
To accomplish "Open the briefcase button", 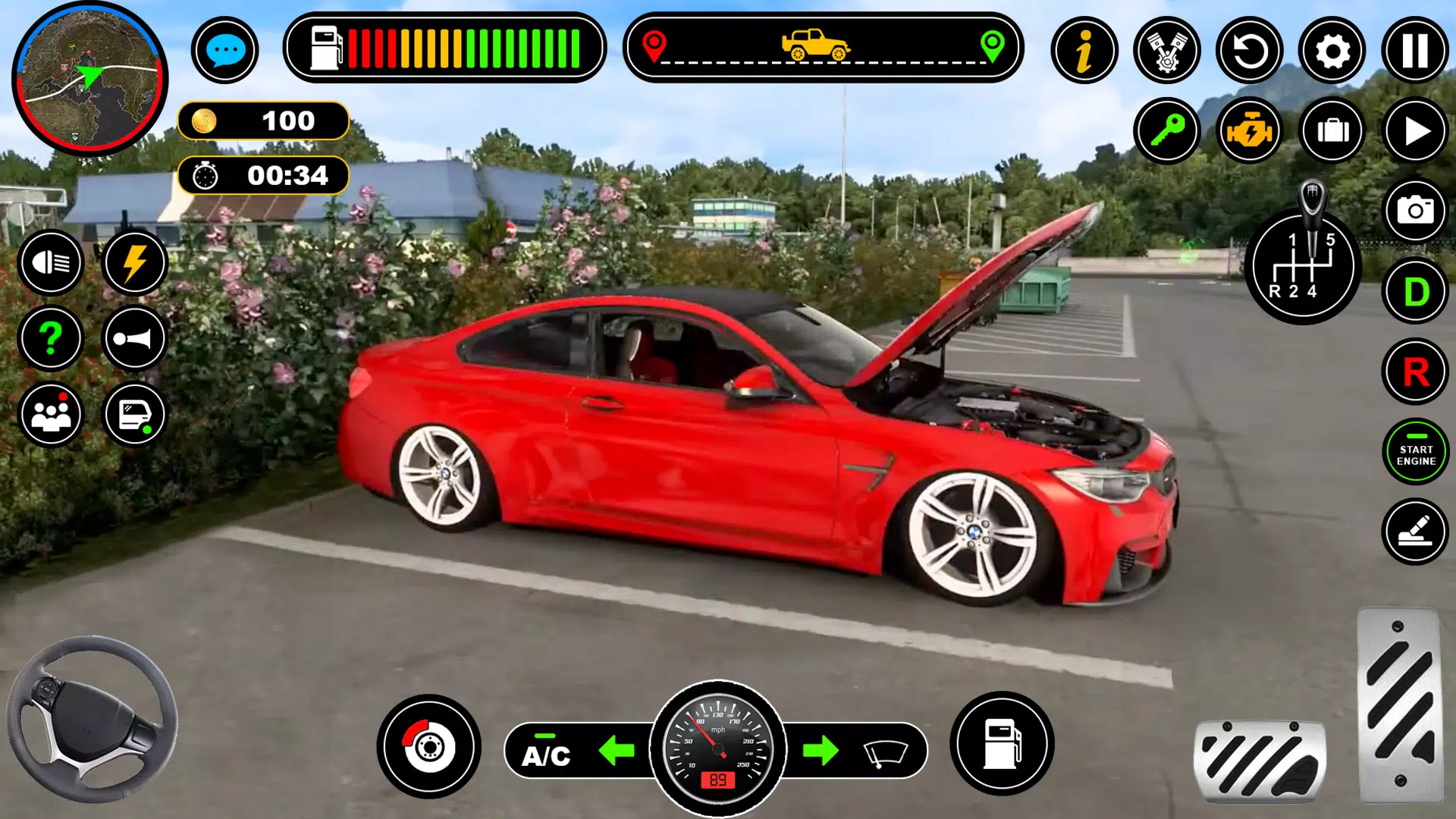I will click(1332, 130).
